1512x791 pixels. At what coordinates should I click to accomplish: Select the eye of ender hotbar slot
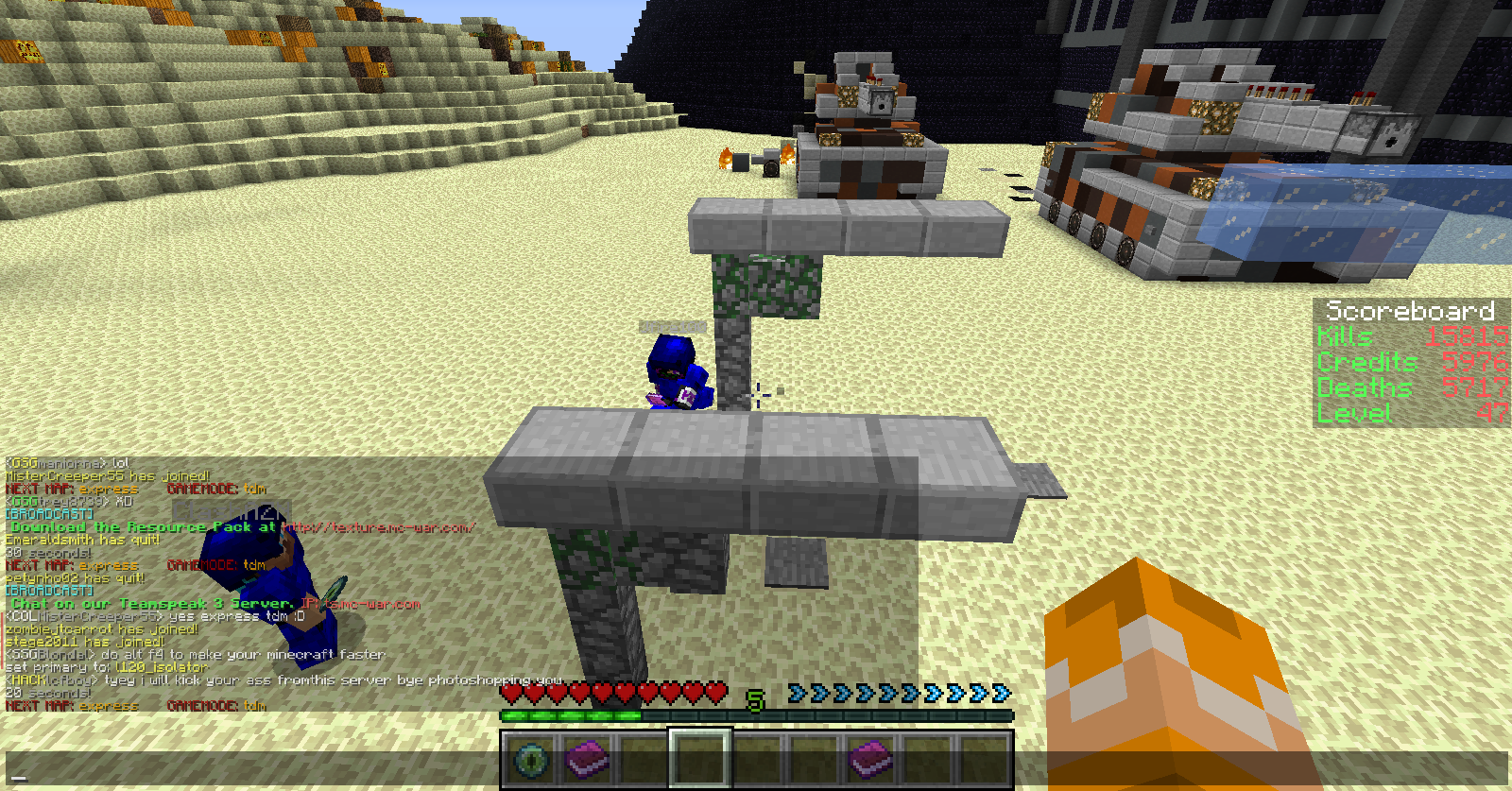point(531,759)
